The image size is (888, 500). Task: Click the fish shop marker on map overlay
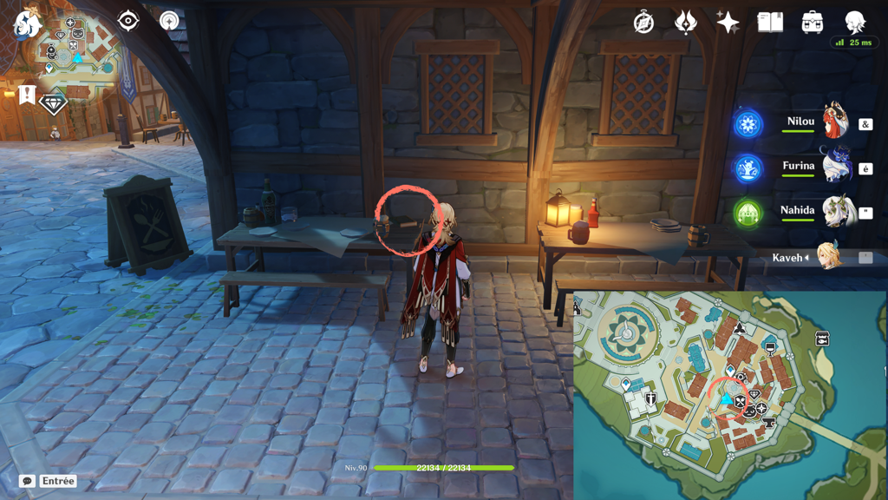click(x=822, y=340)
